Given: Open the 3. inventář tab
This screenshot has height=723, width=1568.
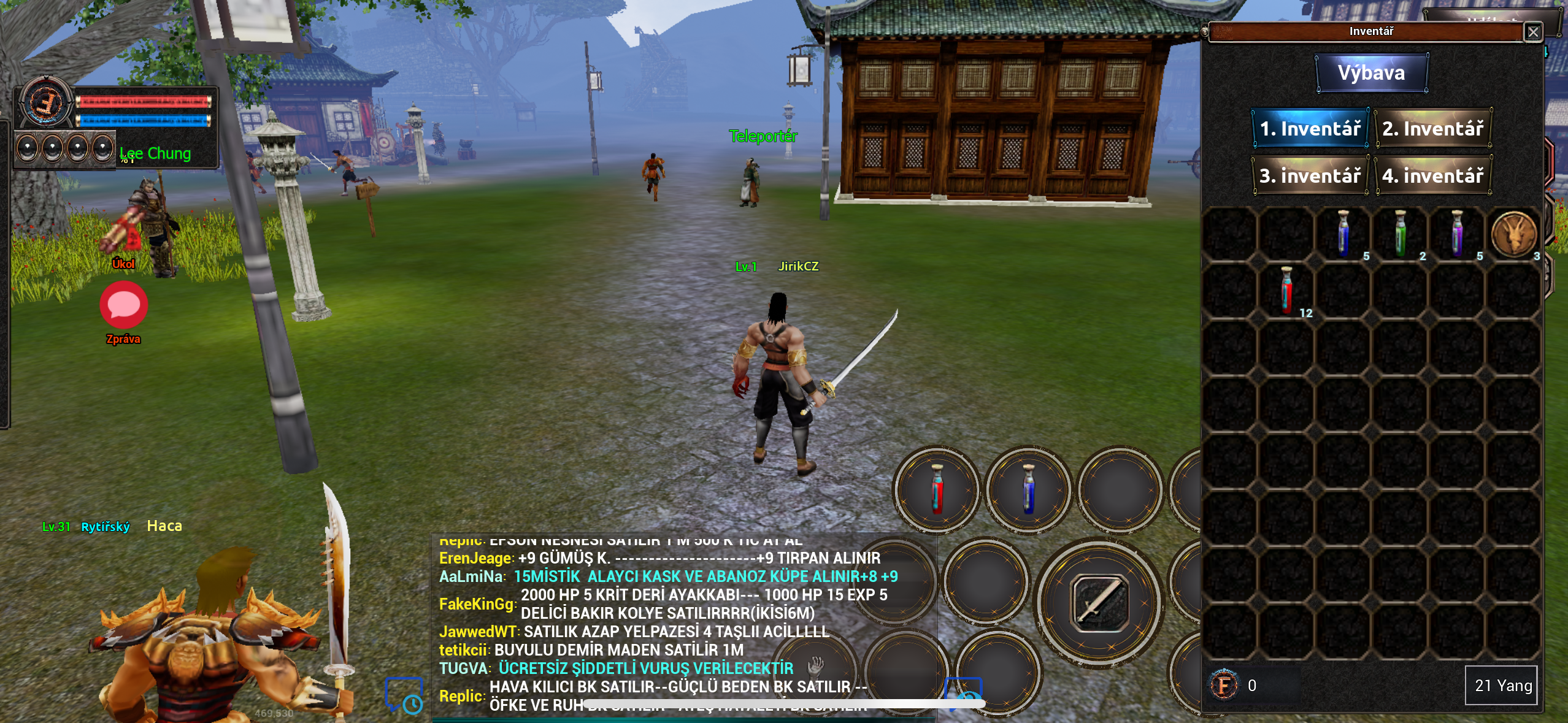Looking at the screenshot, I should pyautogui.click(x=1312, y=176).
